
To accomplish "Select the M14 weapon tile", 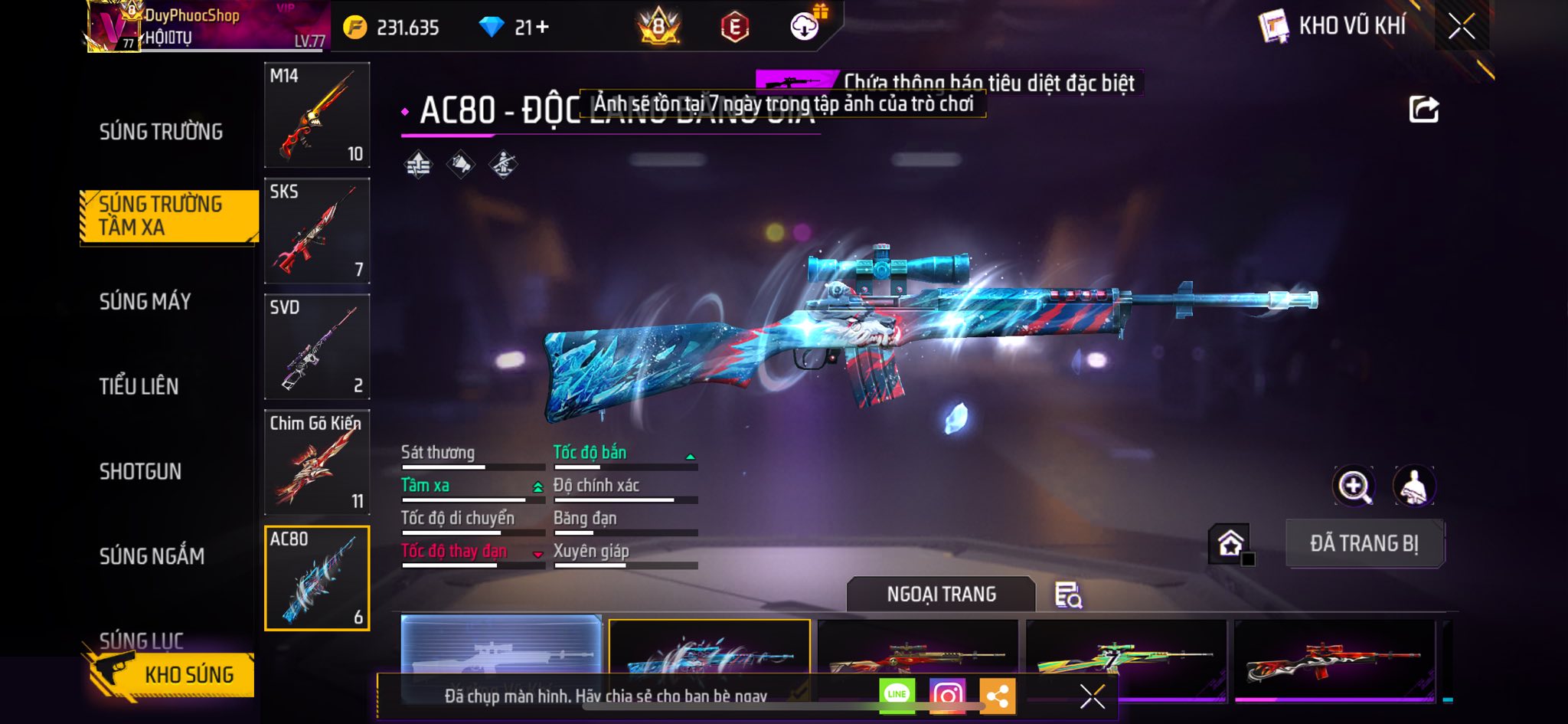I will (x=317, y=115).
